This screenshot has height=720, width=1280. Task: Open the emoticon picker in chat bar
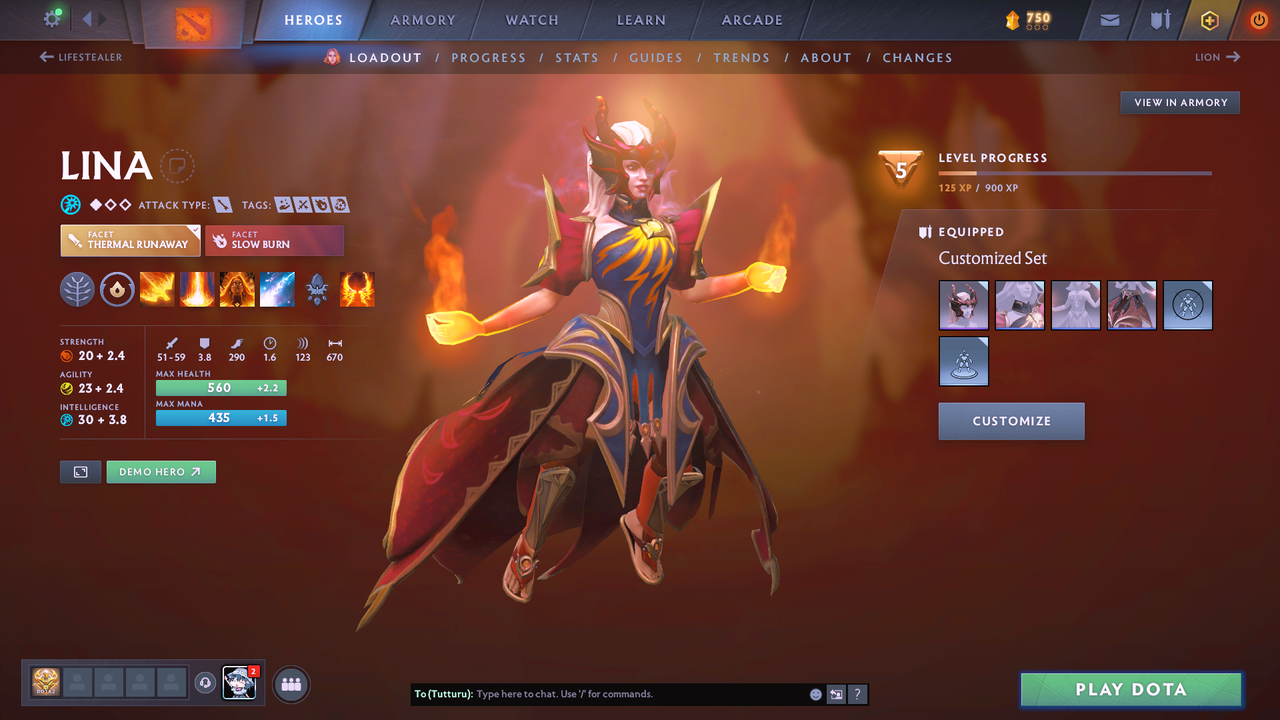[813, 693]
